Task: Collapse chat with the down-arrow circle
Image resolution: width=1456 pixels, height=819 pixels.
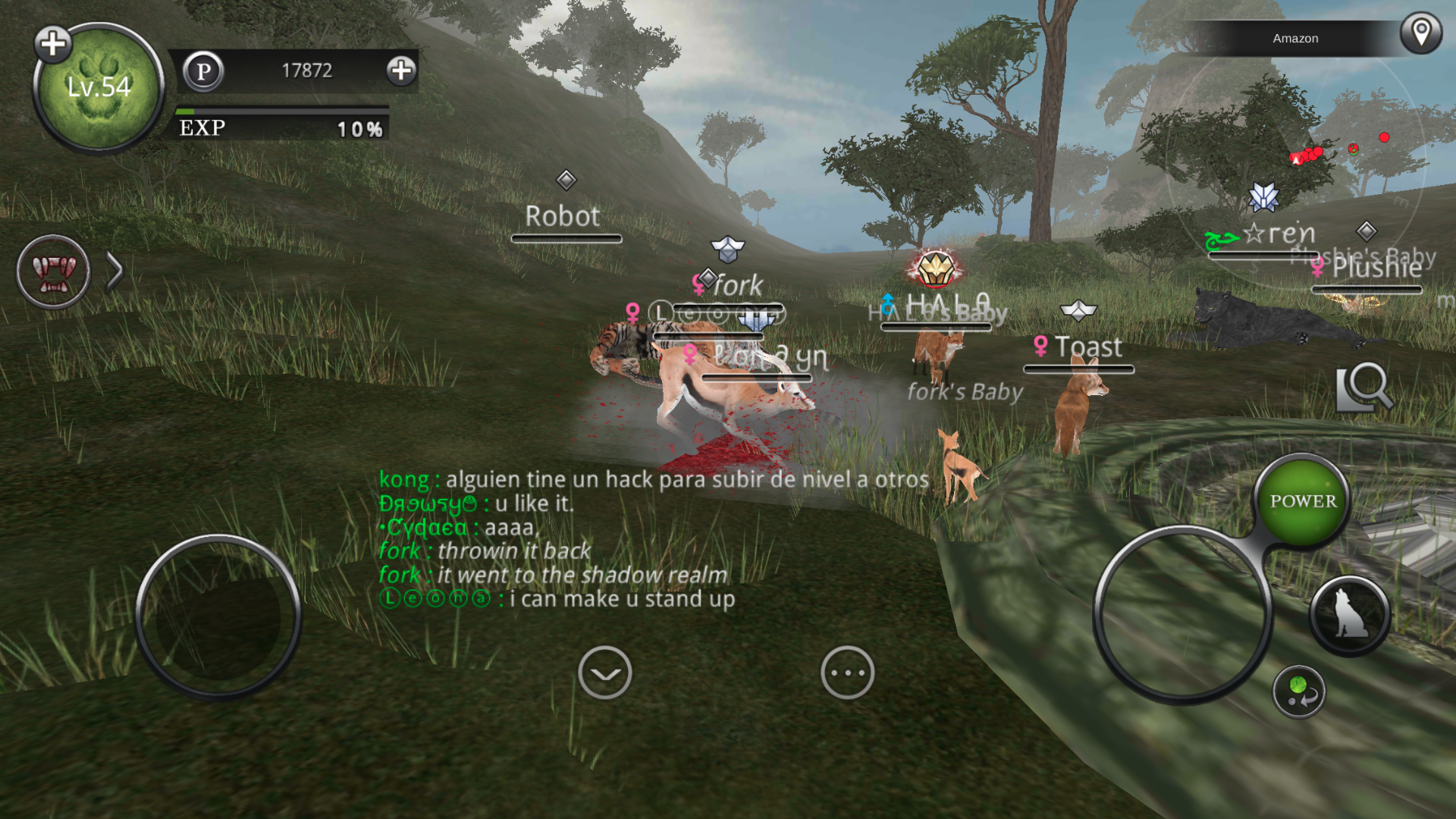Action: (x=604, y=673)
